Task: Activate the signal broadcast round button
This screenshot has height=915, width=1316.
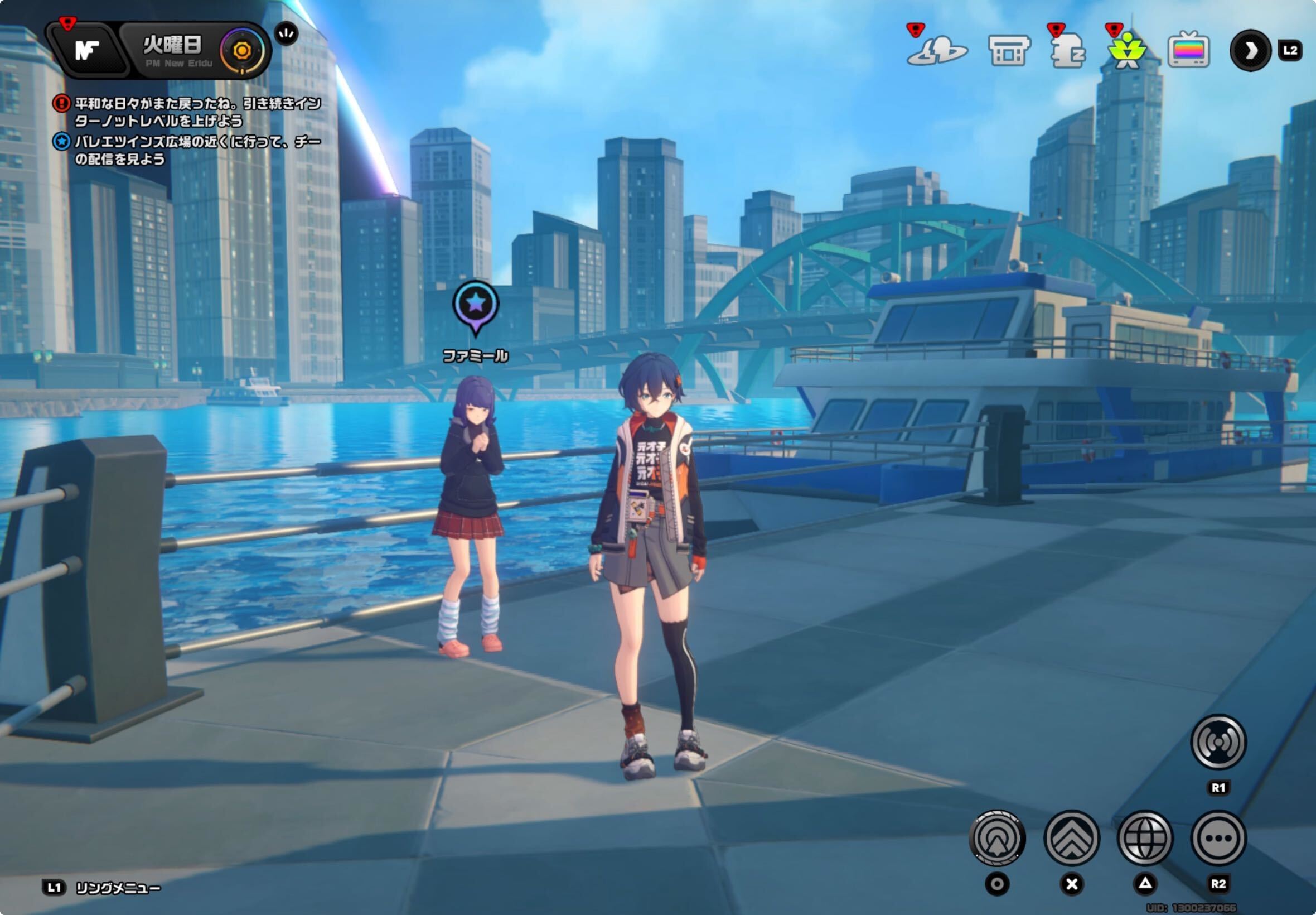Action: pos(1218,743)
